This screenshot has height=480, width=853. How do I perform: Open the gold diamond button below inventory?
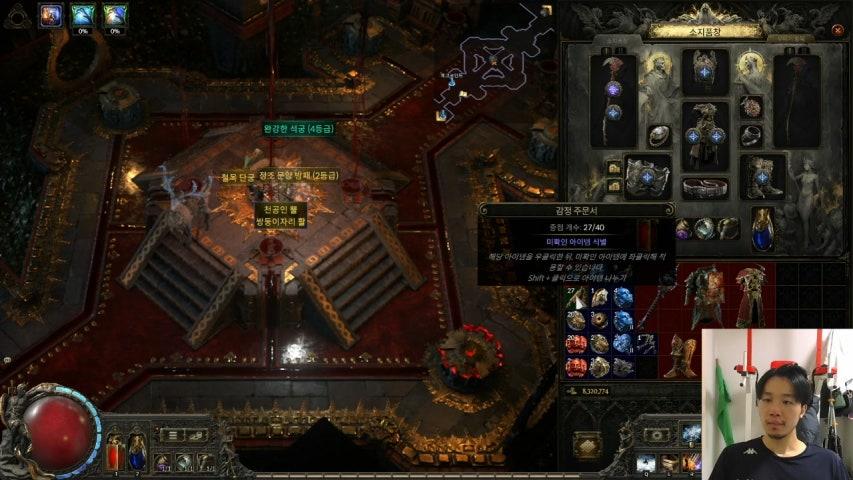pyautogui.click(x=587, y=445)
